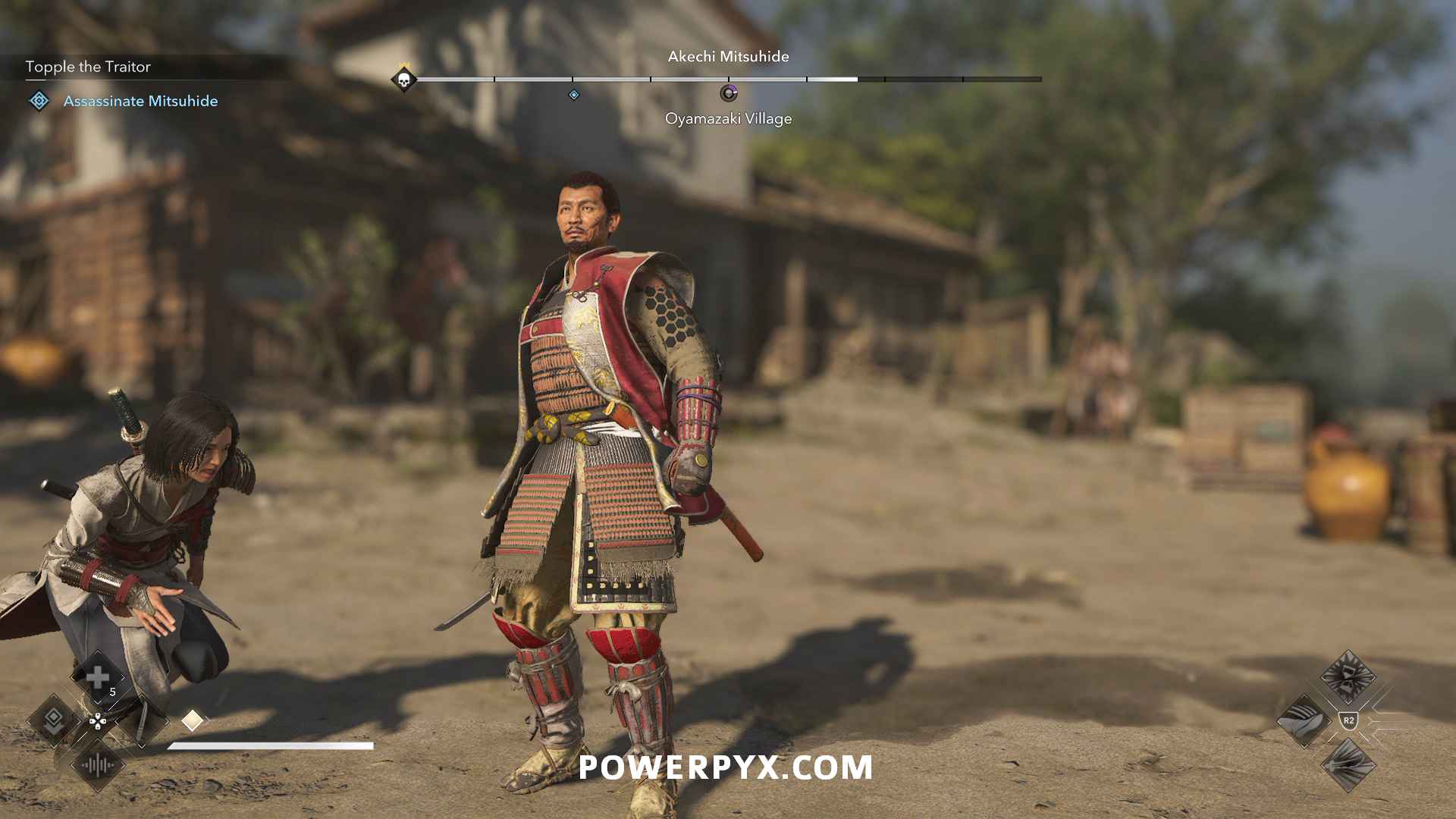Select the left-side ability icon bottom-right
Viewport: 1456px width, 819px height.
(x=1304, y=720)
